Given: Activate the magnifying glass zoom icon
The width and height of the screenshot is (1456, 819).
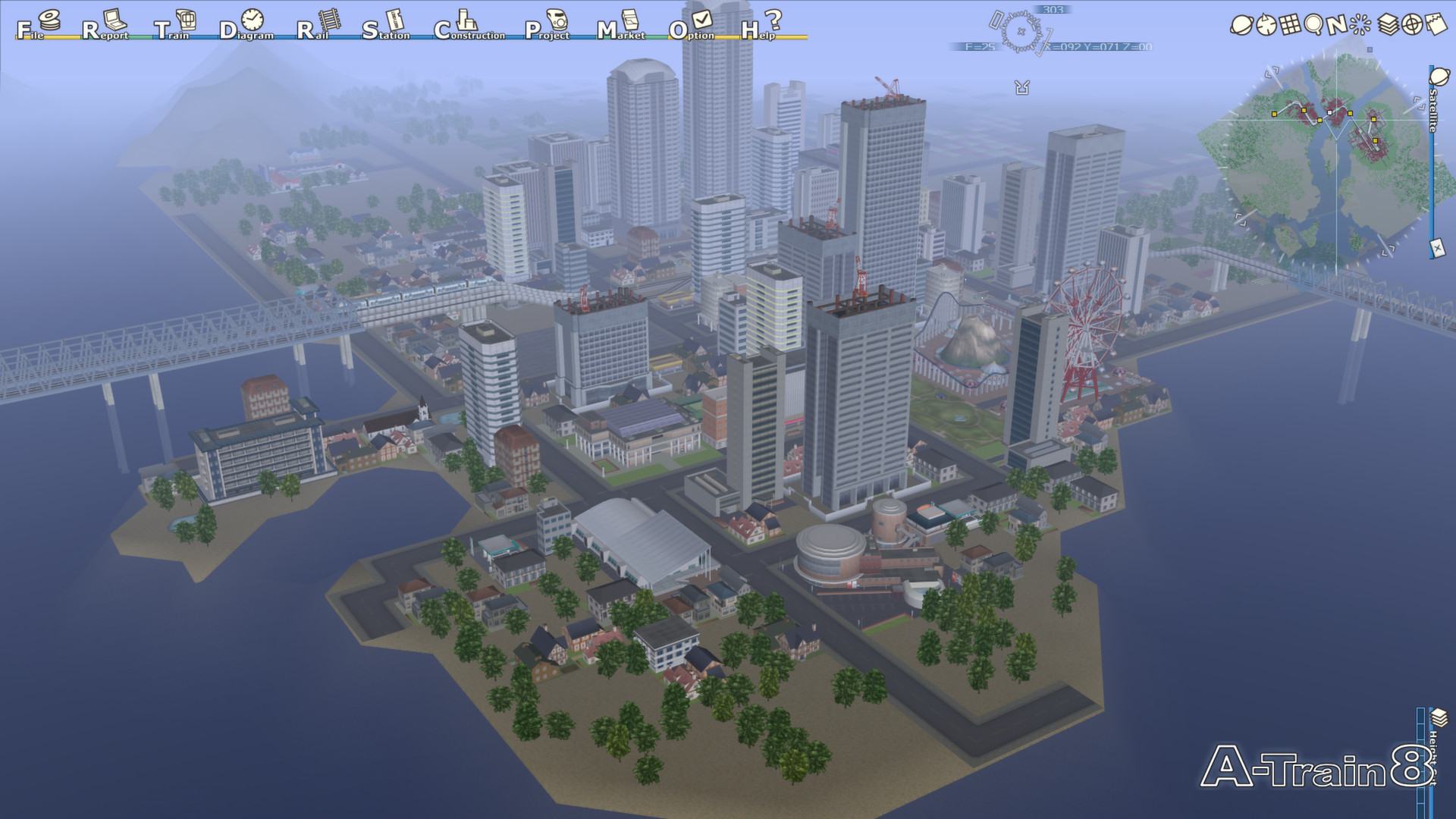Looking at the screenshot, I should tap(1313, 25).
